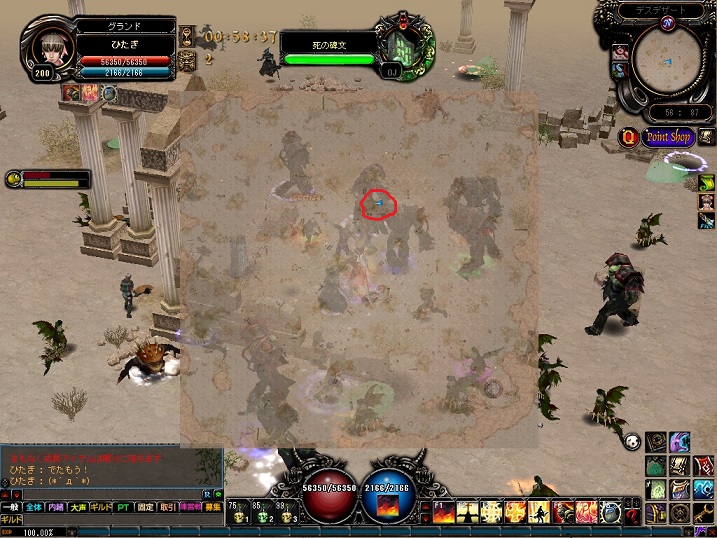Click the panda face icon
717x538 pixels.
pyautogui.click(x=631, y=441)
